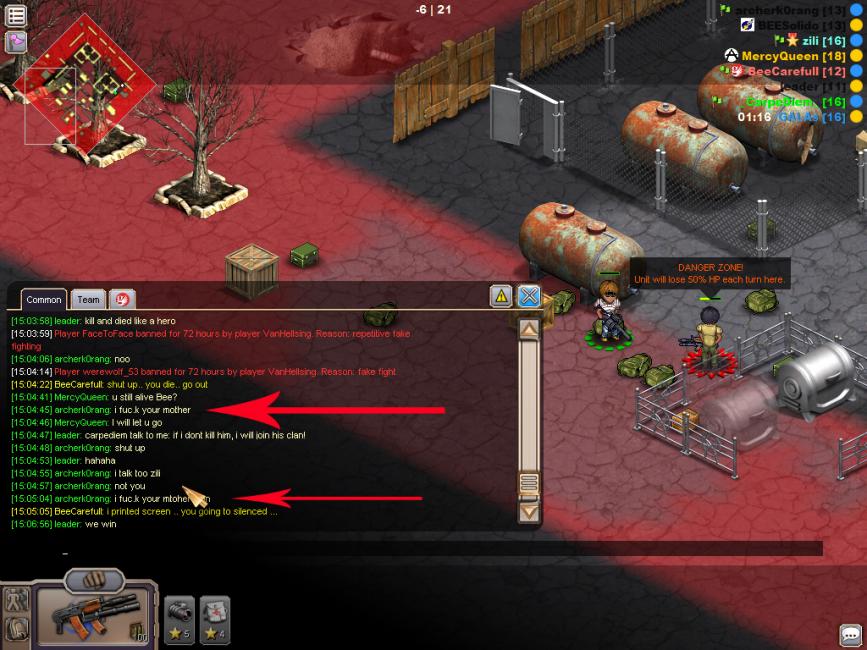The height and width of the screenshot is (650, 867).
Task: Click the chat scrollbar down arrow
Action: [x=529, y=511]
